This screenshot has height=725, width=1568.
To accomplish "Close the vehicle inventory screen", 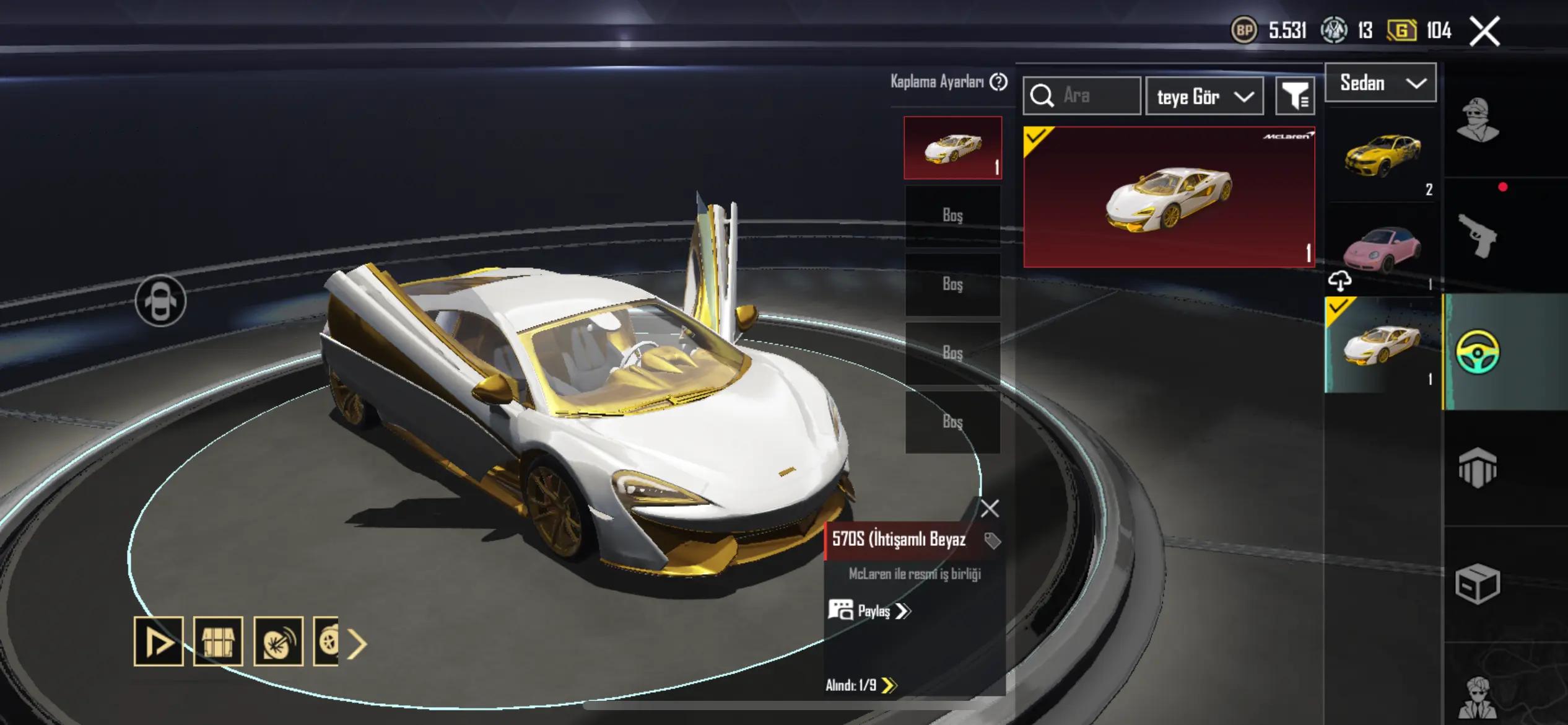I will tap(1485, 31).
